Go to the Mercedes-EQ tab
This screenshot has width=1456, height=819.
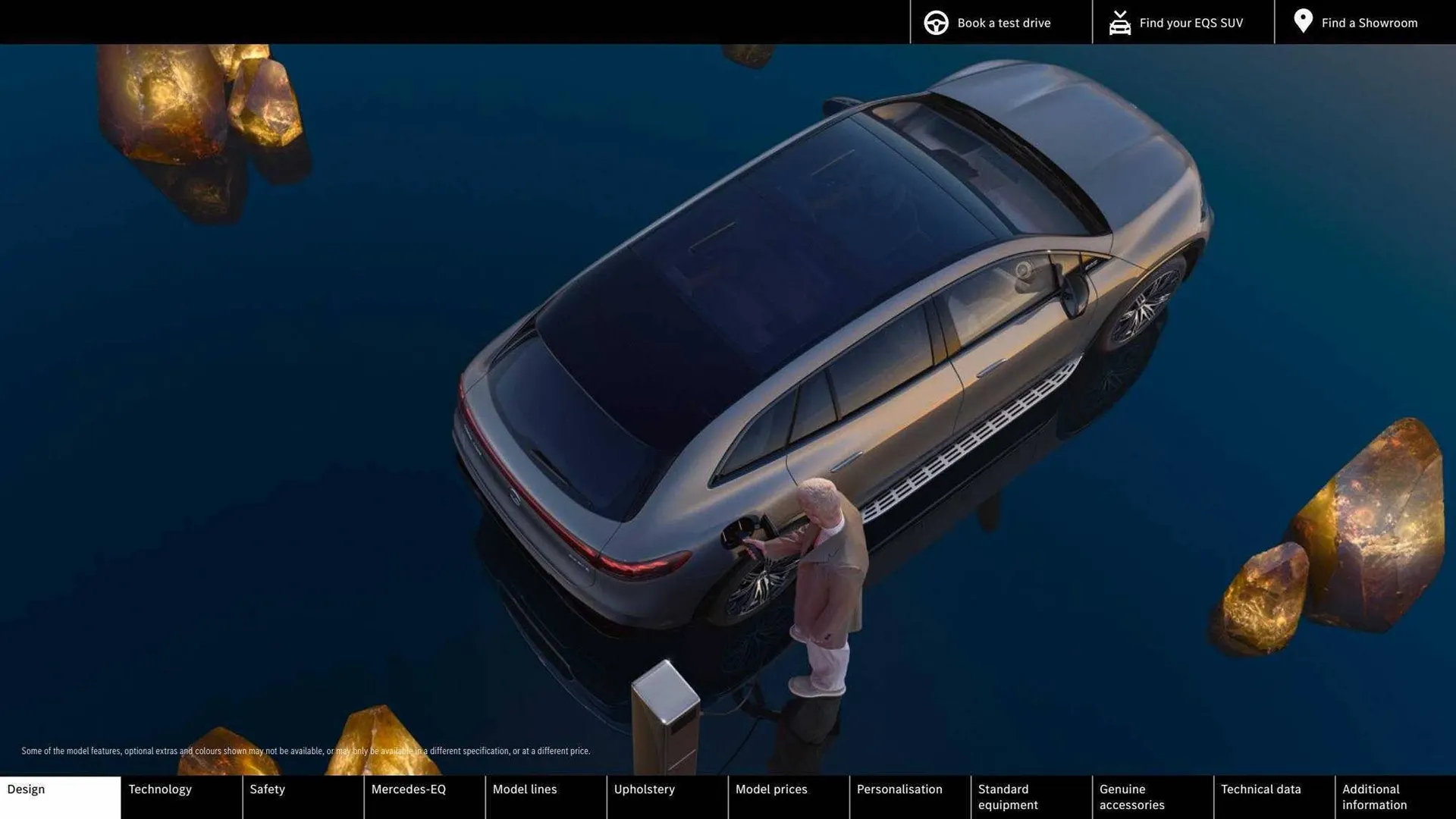click(x=424, y=796)
